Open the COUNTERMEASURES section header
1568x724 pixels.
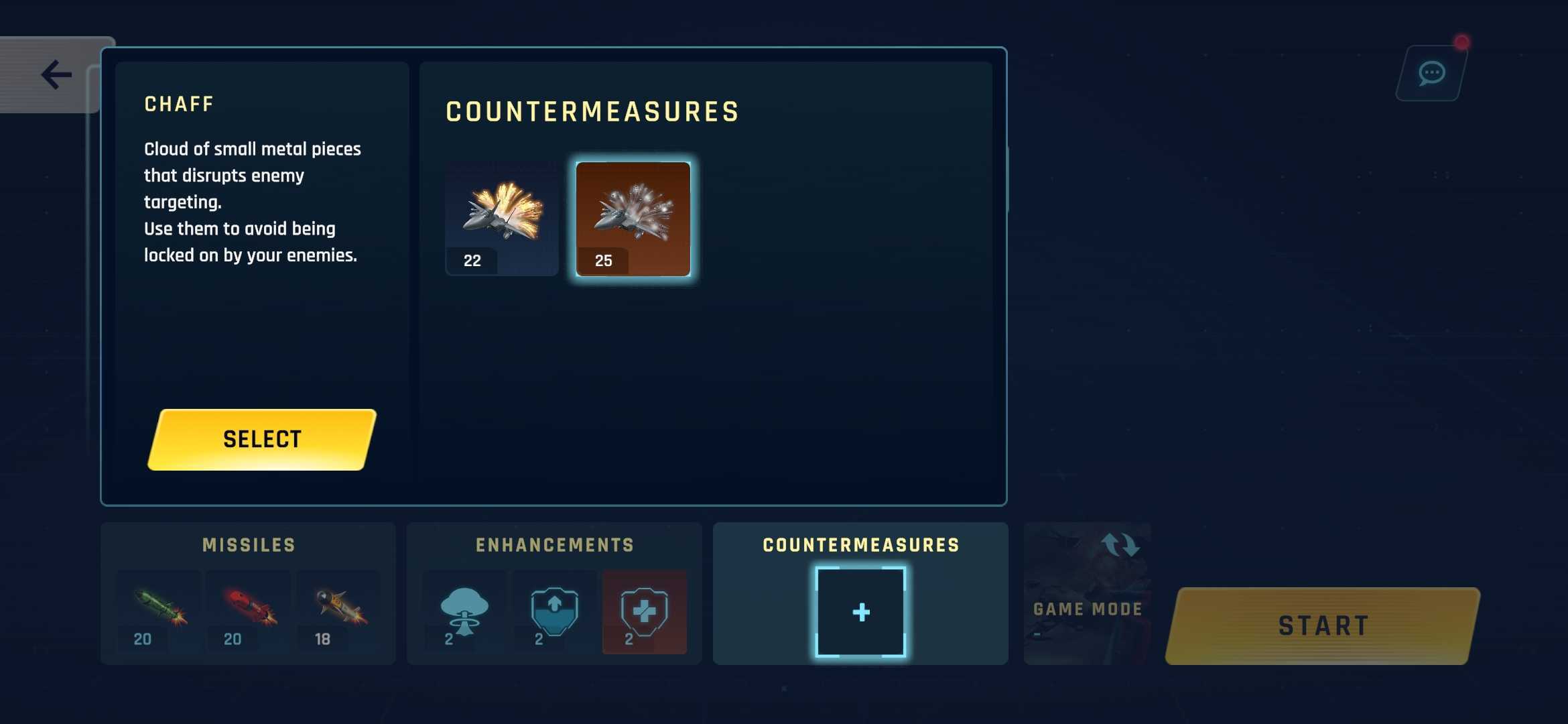[x=860, y=544]
